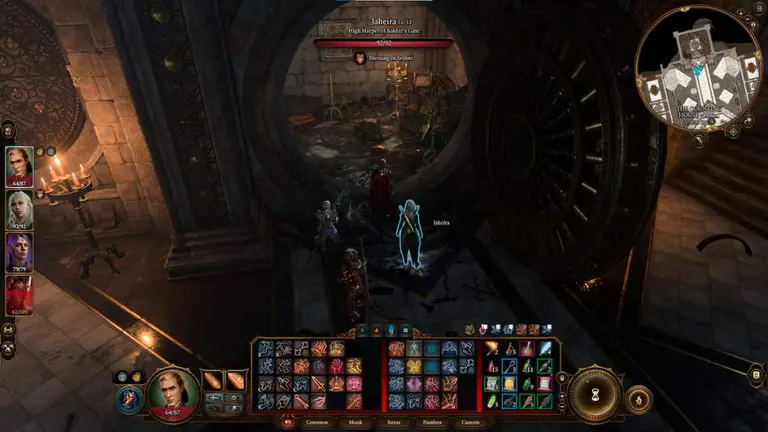The width and height of the screenshot is (768, 432).
Task: Select the purple-haired party member portrait
Action: [x=19, y=252]
